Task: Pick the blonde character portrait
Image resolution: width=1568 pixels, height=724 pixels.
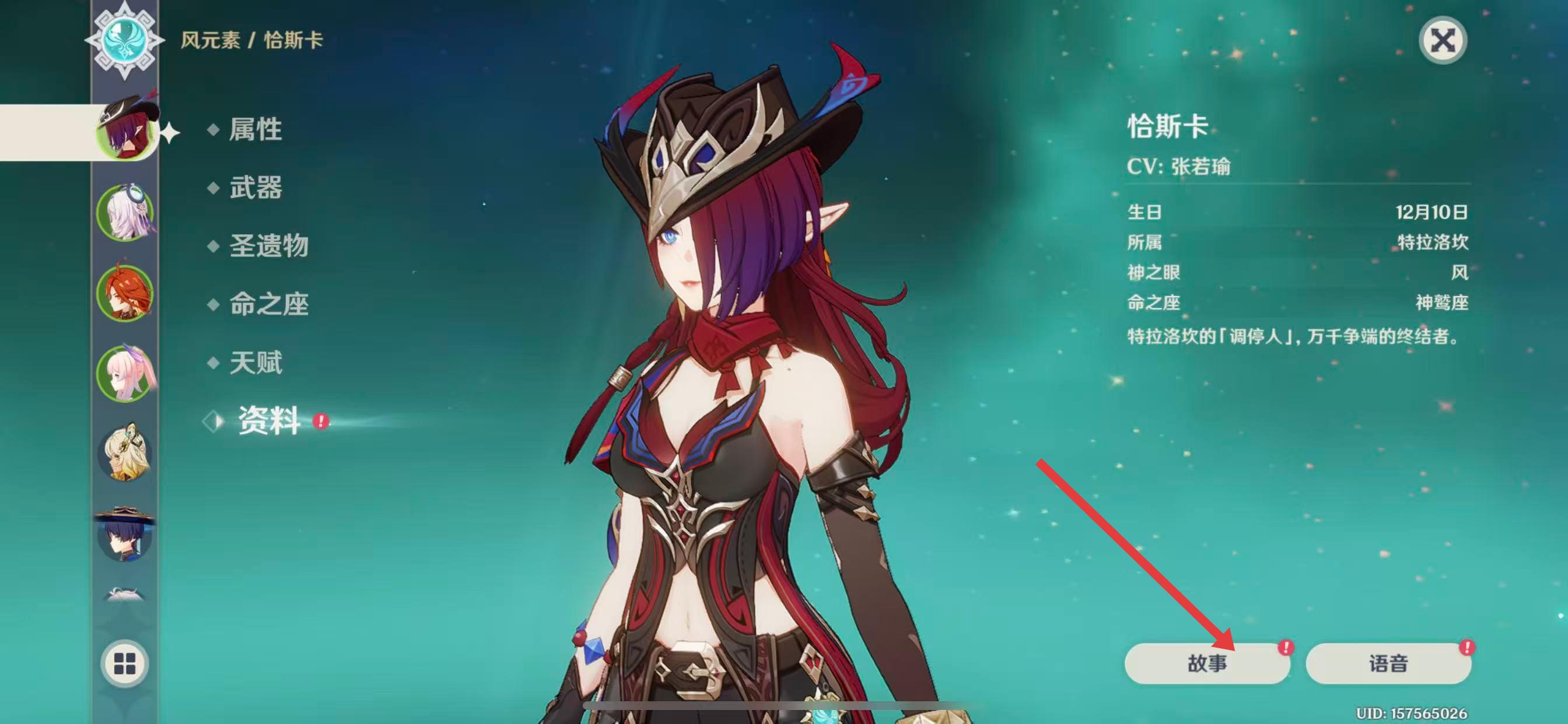Action: (x=125, y=454)
